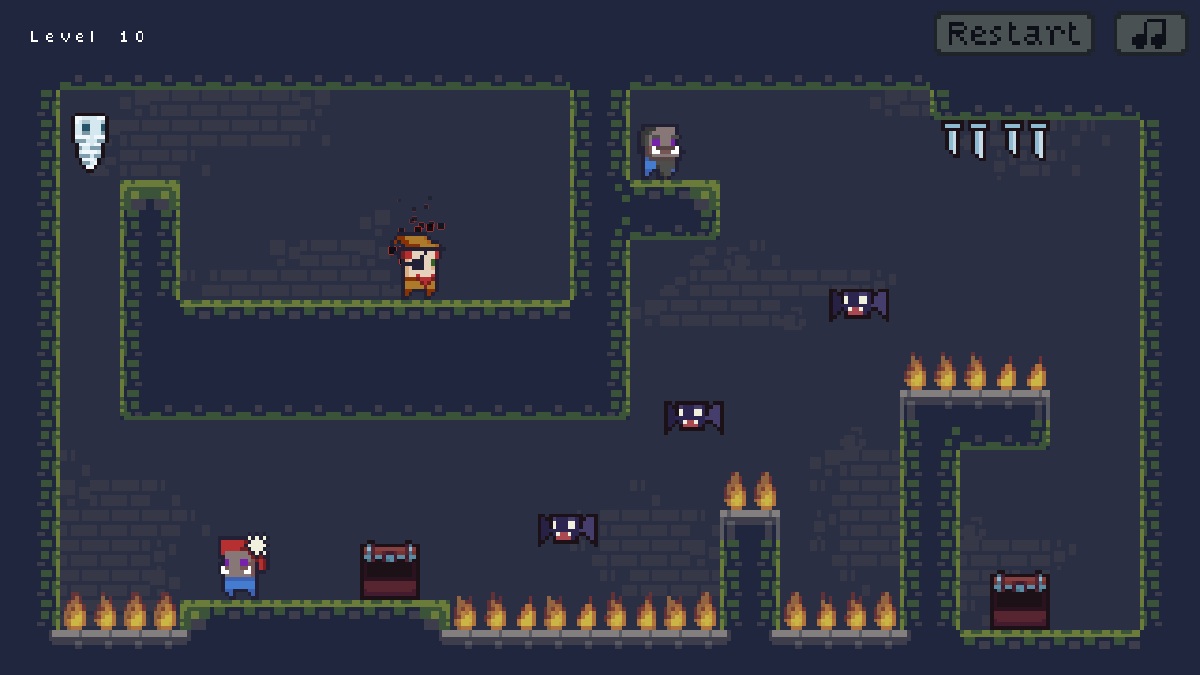
Task: Click the Restart button
Action: (1013, 34)
